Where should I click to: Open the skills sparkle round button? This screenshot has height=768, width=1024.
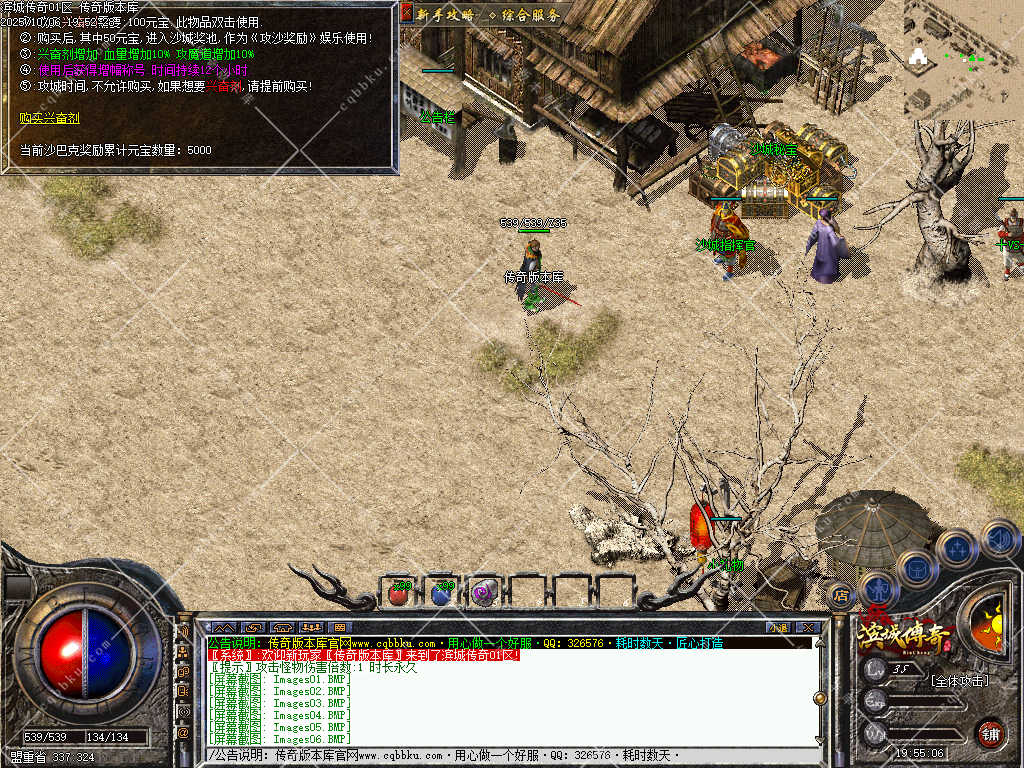click(x=956, y=548)
